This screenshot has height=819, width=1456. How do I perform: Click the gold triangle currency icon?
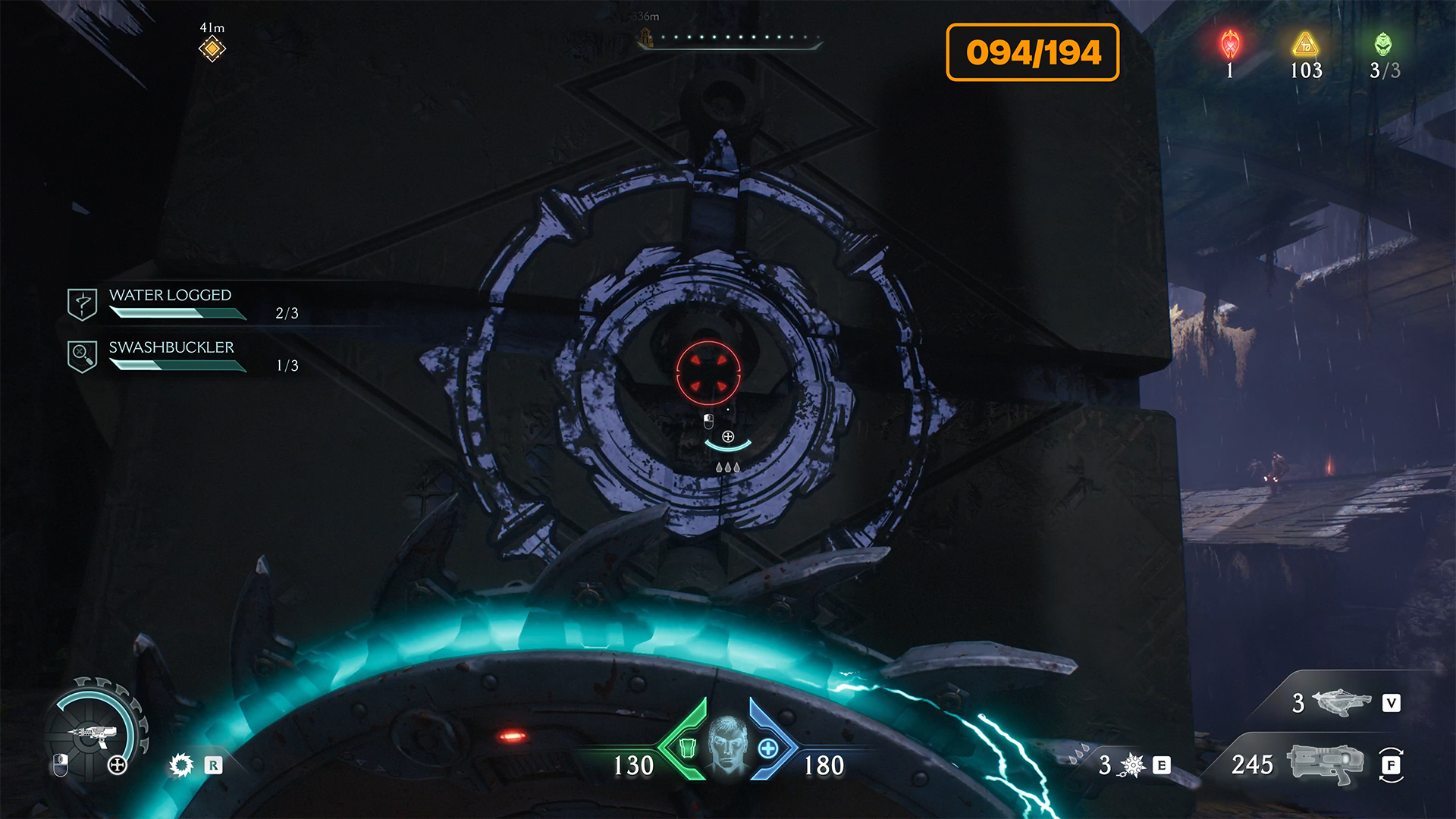[x=1305, y=45]
